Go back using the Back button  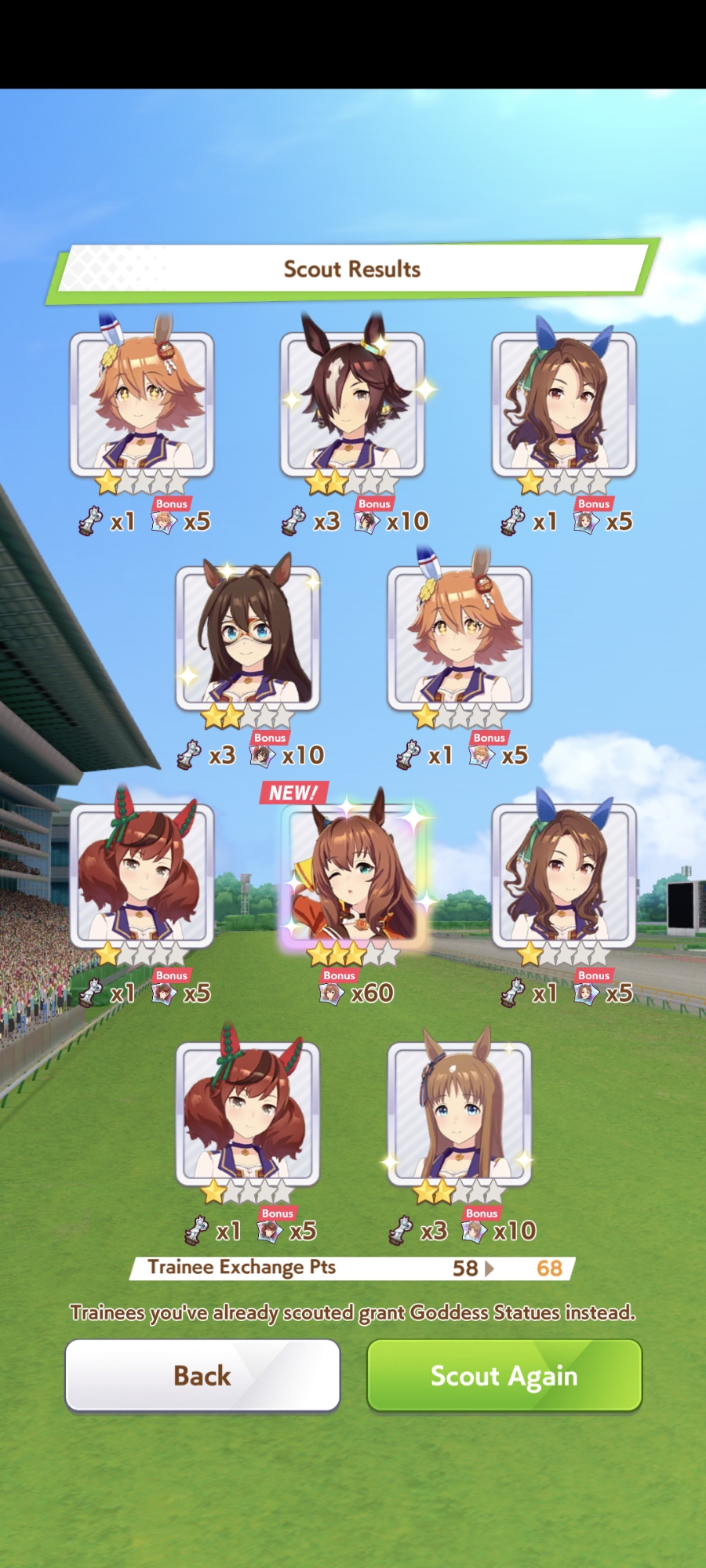[x=202, y=1375]
